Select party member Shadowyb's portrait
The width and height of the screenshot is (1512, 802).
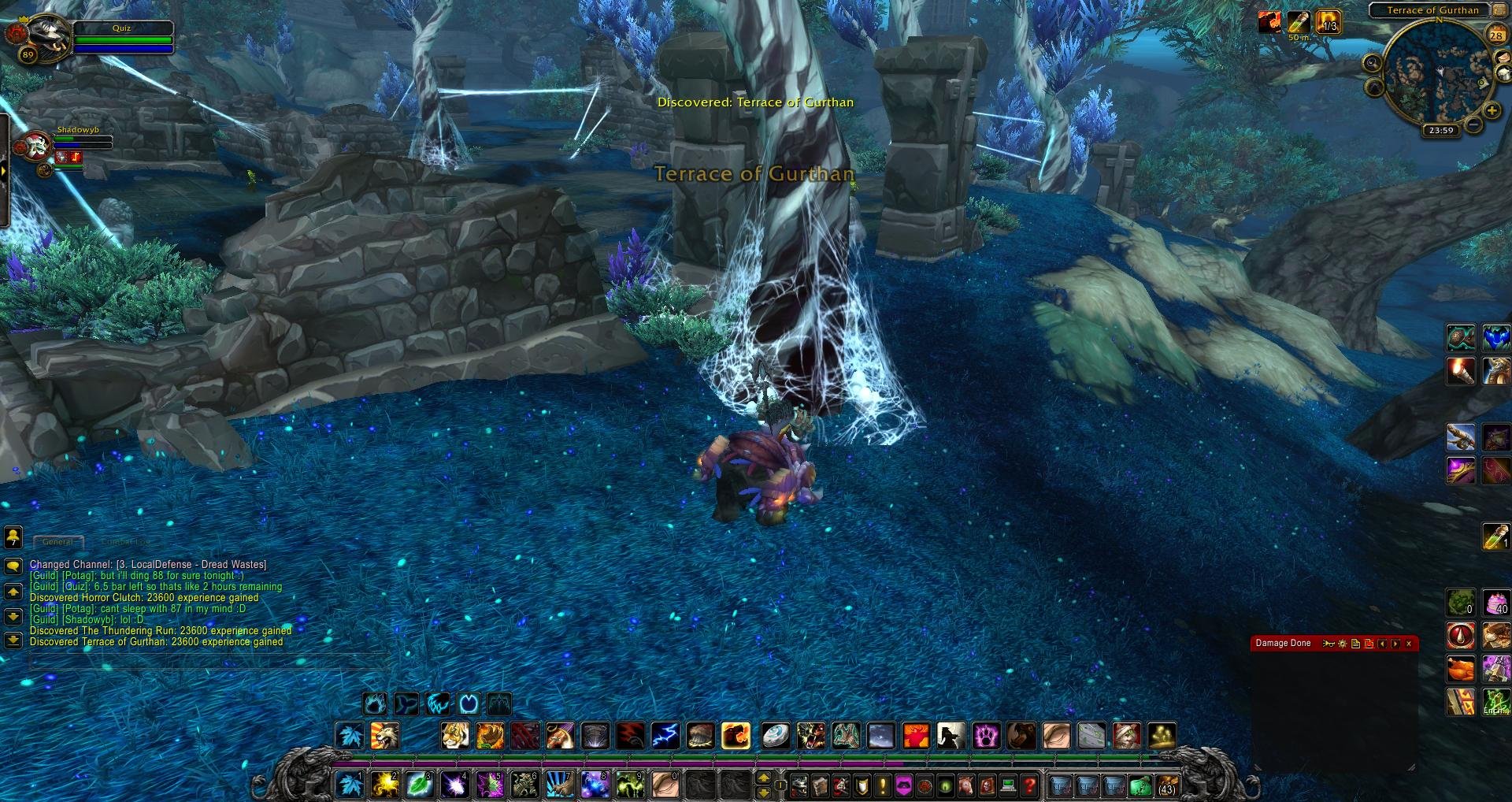(34, 147)
